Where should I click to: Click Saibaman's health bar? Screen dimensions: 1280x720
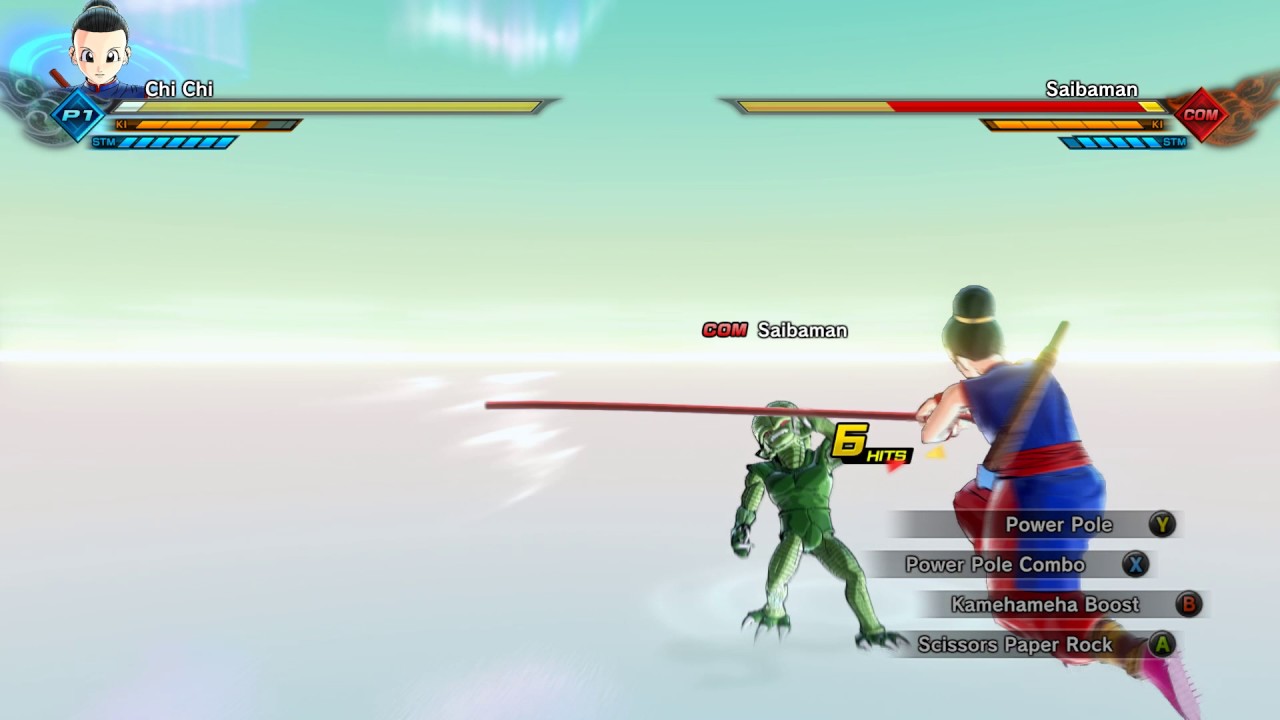940,104
